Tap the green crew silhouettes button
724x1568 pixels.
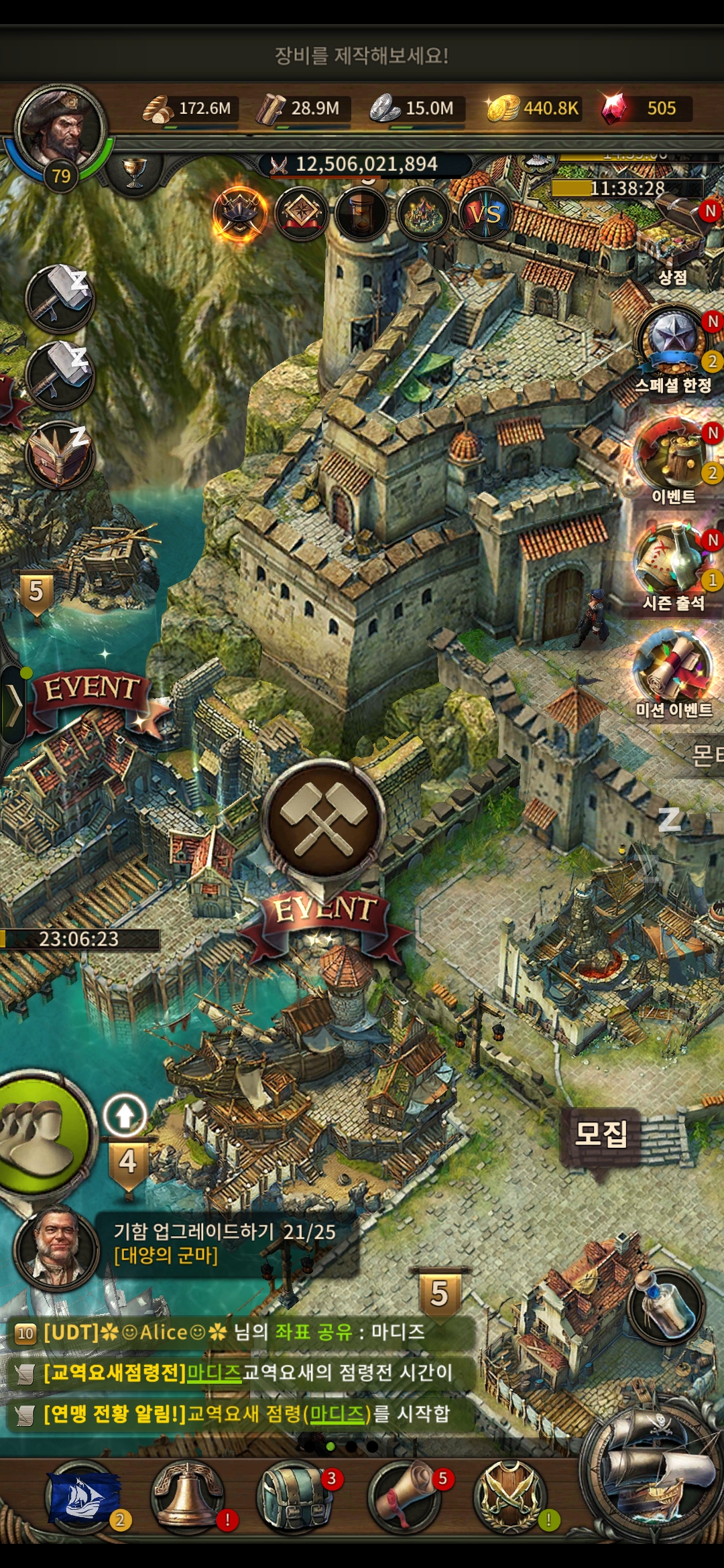[x=40, y=1132]
